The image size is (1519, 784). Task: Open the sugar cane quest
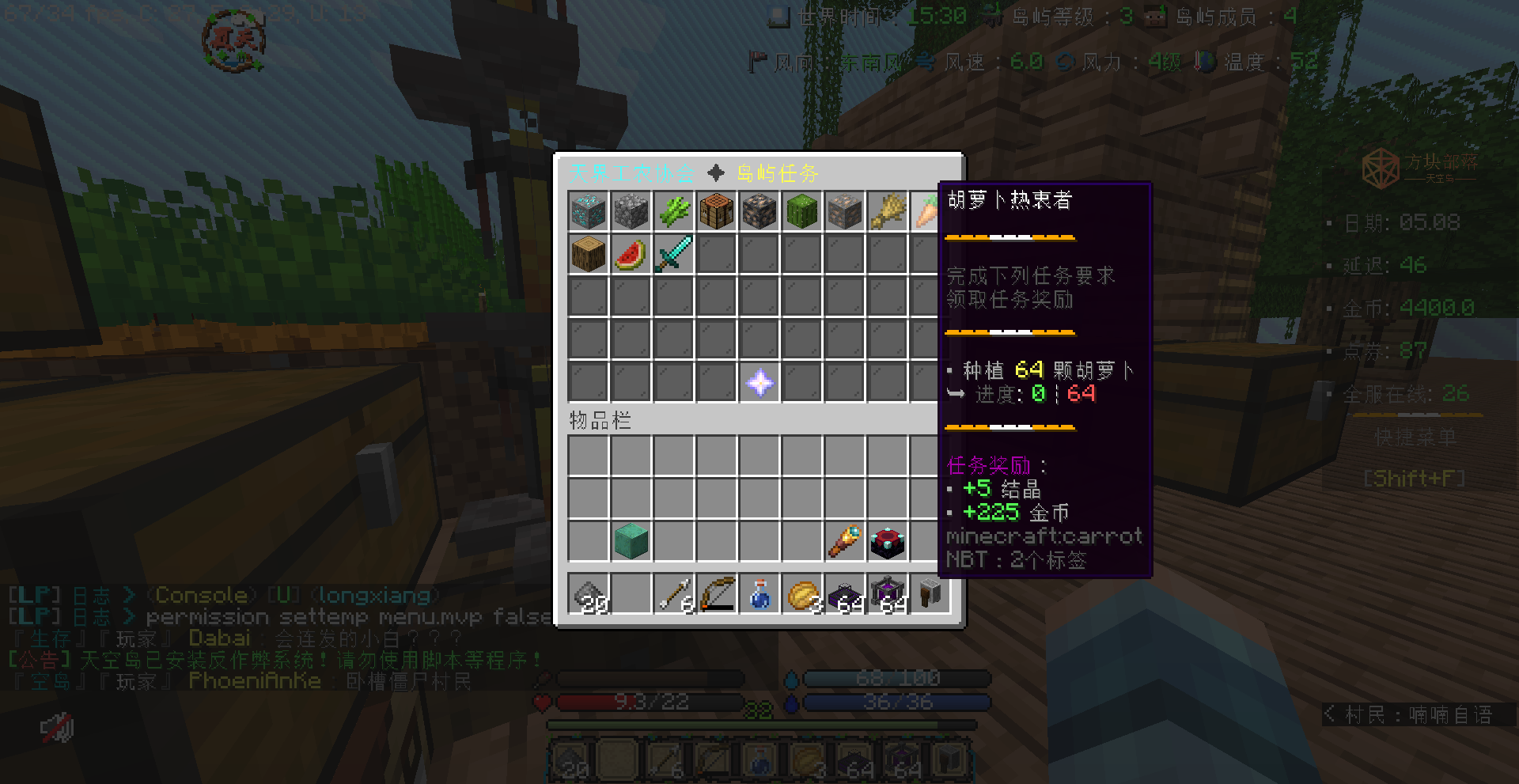674,211
